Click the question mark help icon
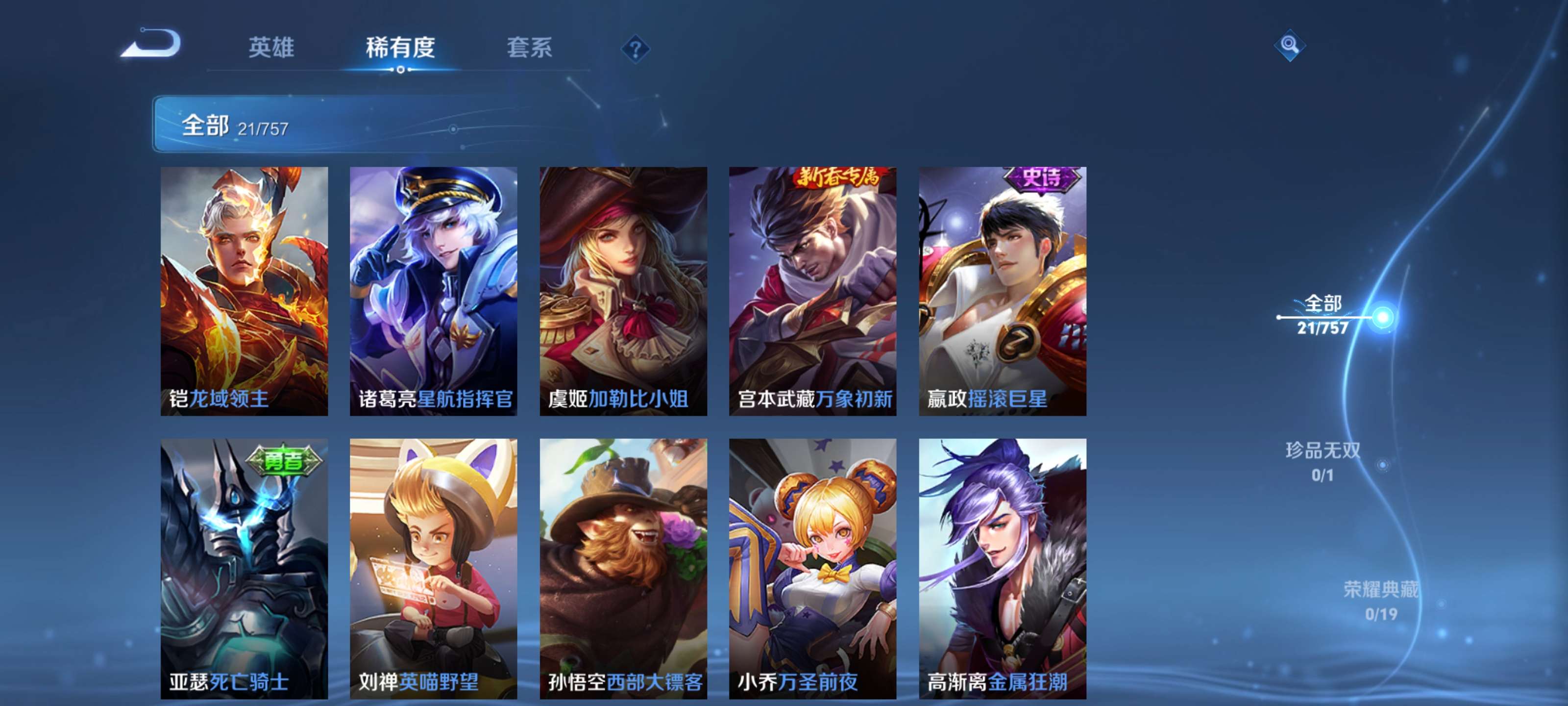Screen dimensions: 1568x706 [635, 50]
